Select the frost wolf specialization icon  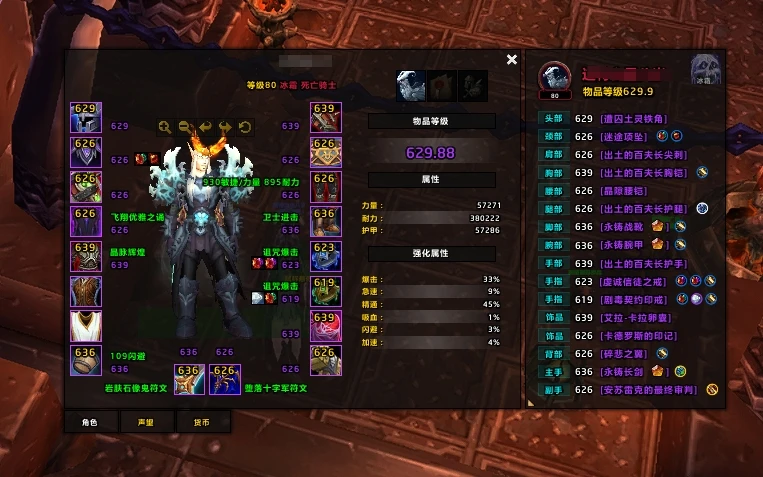(412, 86)
